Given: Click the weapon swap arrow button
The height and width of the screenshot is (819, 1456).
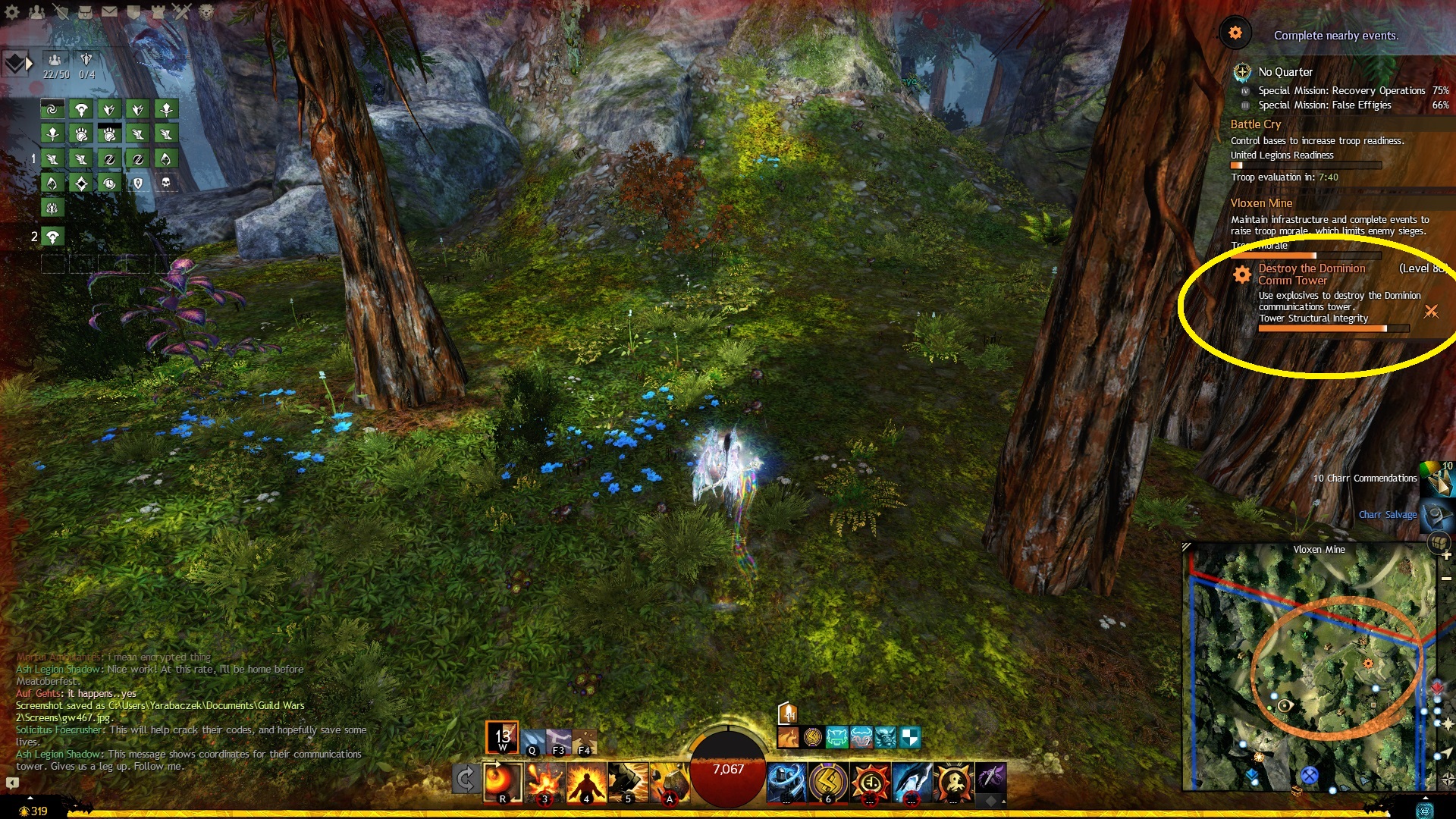Looking at the screenshot, I should pos(466,780).
